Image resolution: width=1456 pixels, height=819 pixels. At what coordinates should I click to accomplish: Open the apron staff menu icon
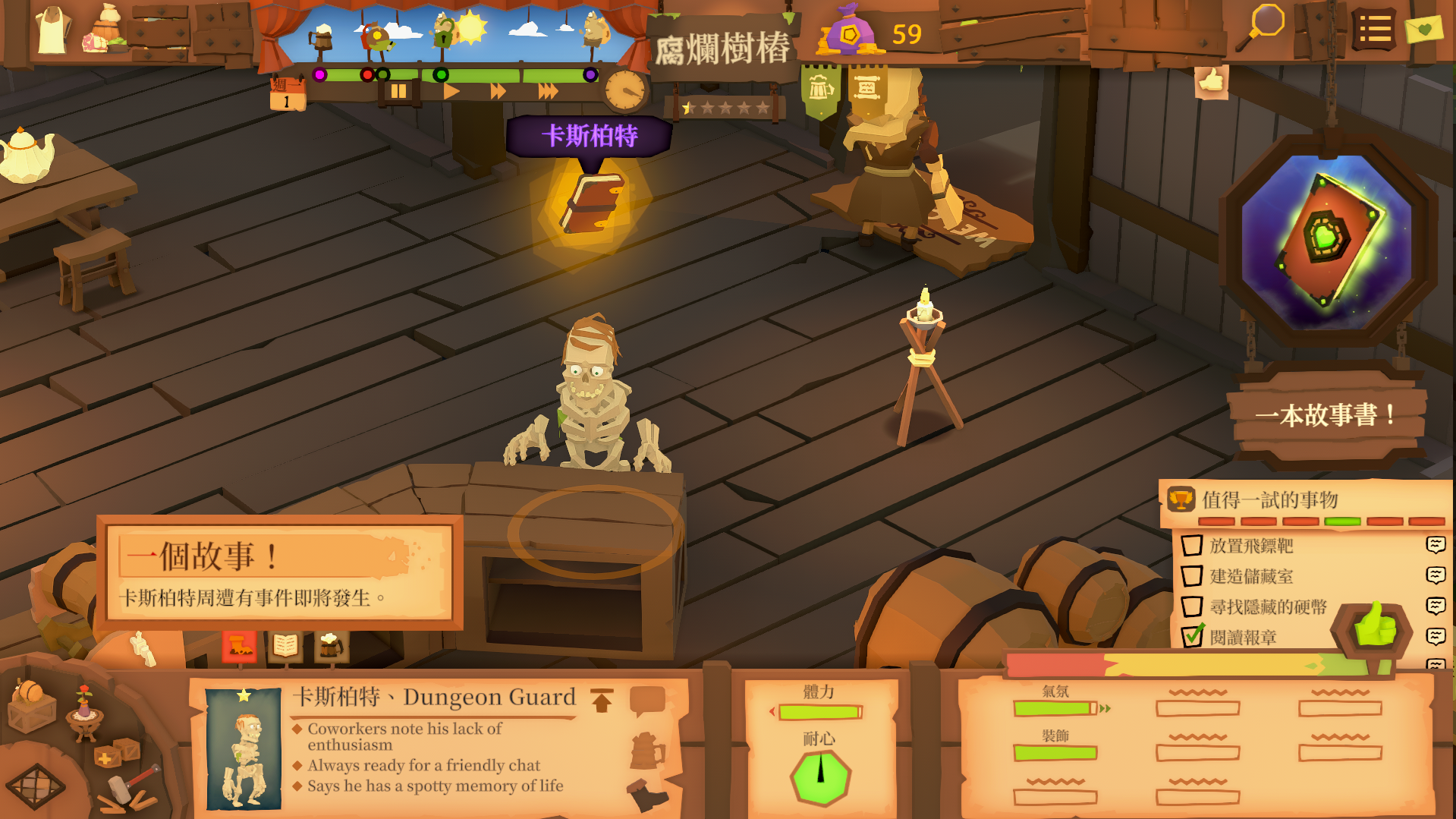pos(52,30)
